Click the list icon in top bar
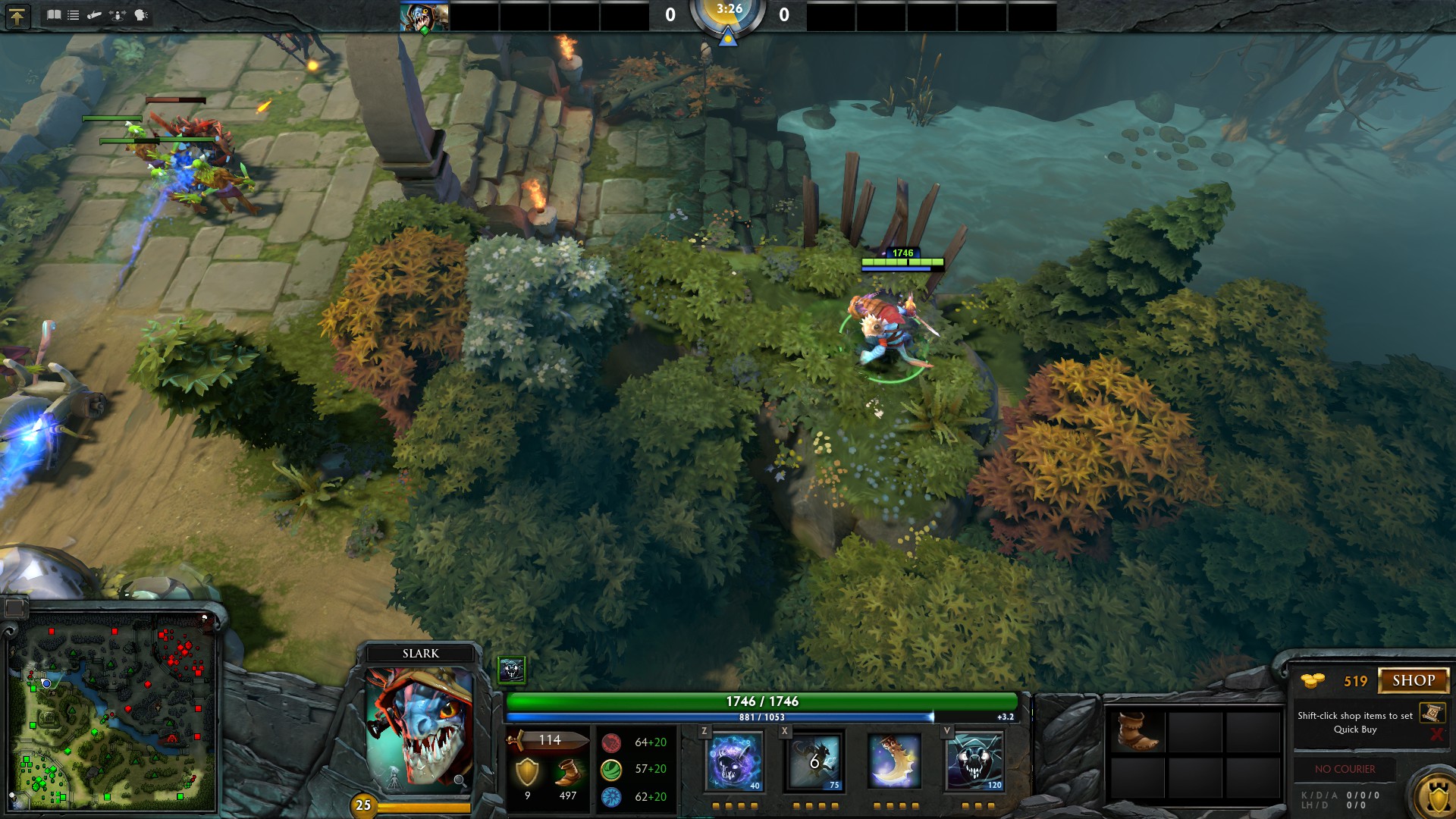This screenshot has width=1456, height=819. click(x=74, y=15)
